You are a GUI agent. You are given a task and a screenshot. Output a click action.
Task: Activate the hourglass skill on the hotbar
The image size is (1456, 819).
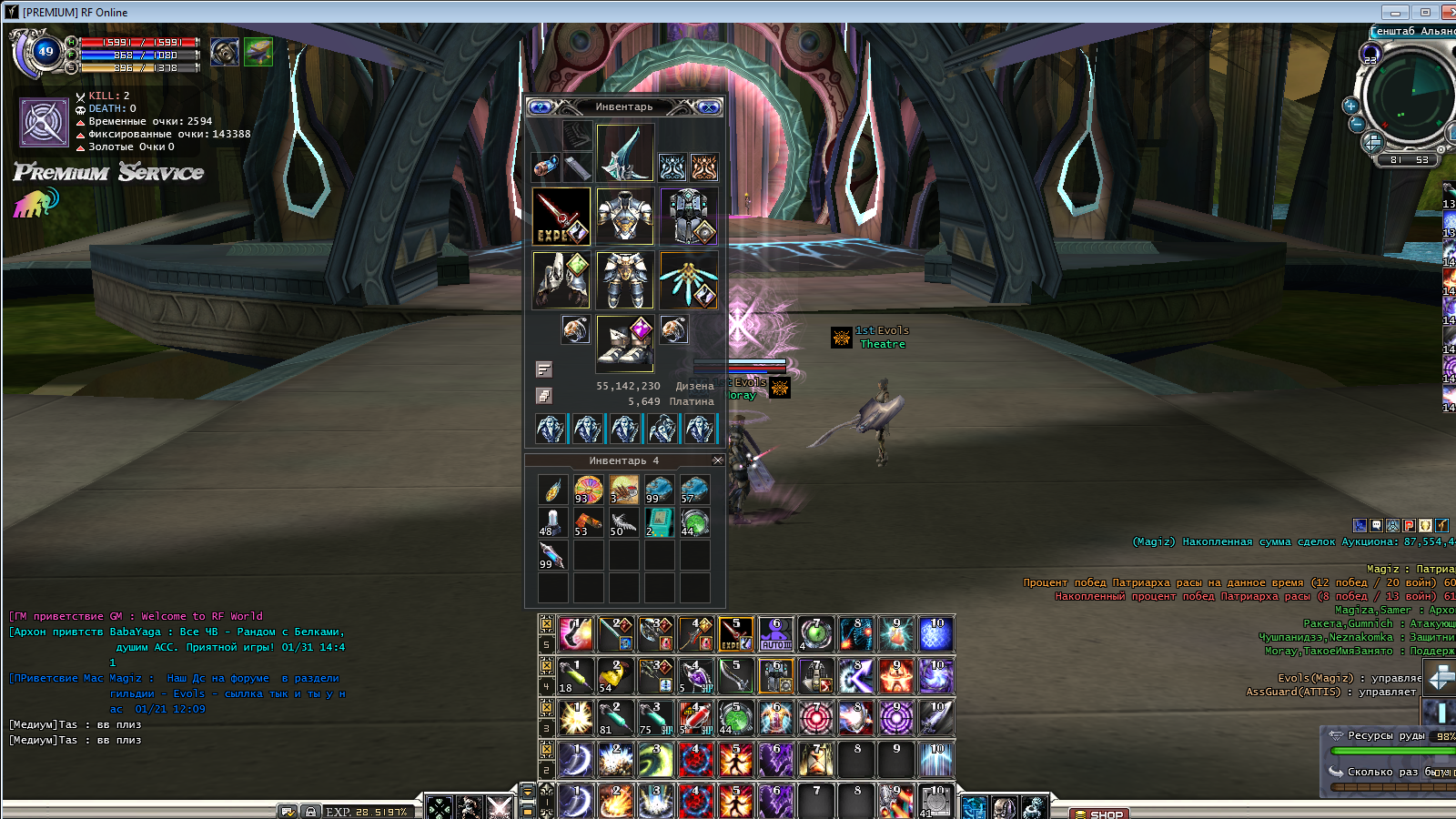tap(816, 760)
